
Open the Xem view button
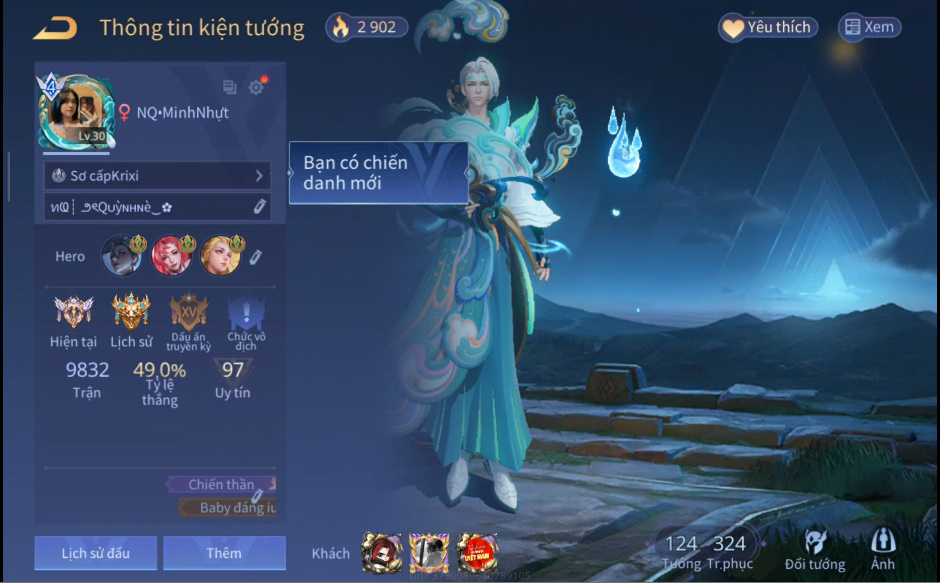pos(869,27)
